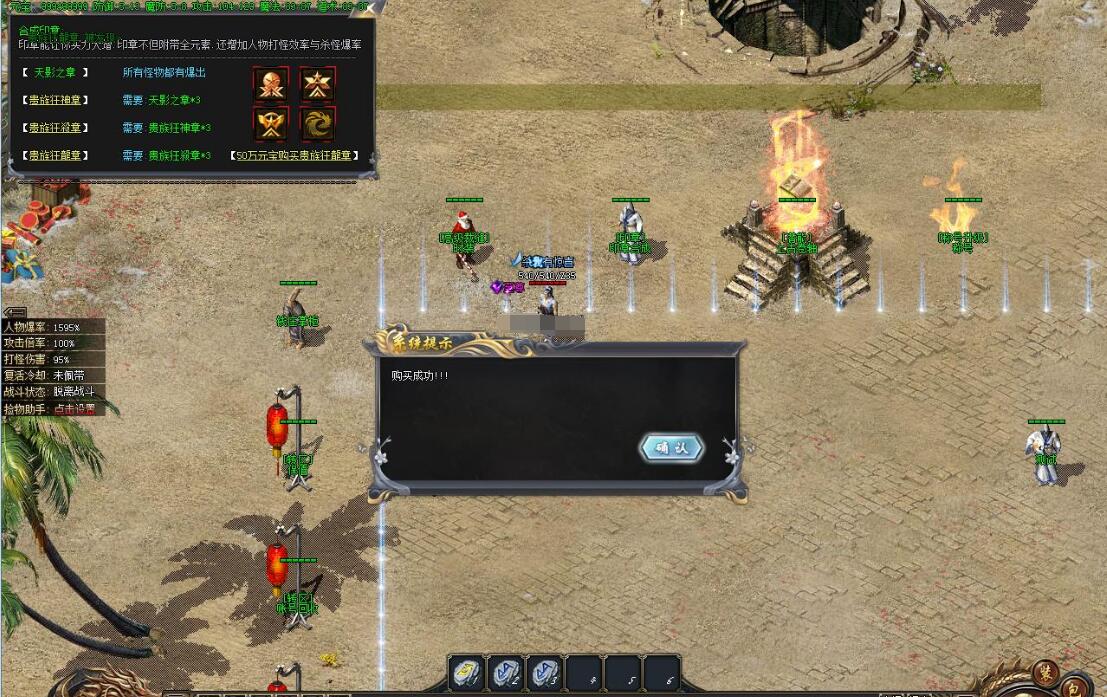Click the winged star seal icon

pos(271,123)
